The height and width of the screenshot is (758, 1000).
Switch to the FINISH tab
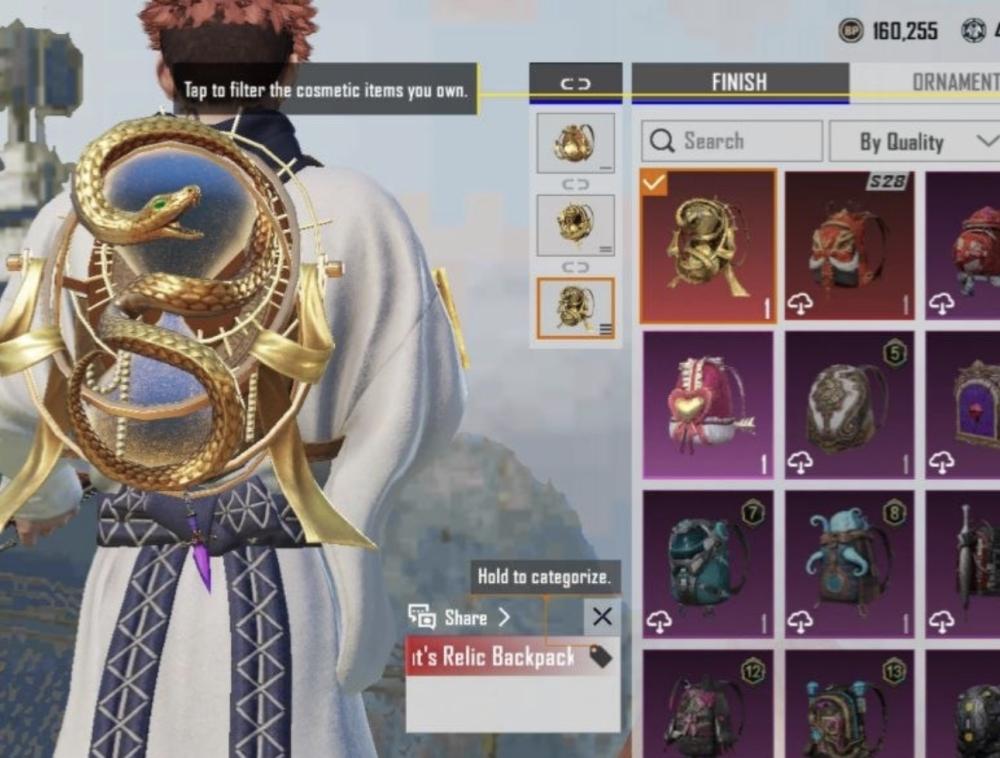point(739,82)
